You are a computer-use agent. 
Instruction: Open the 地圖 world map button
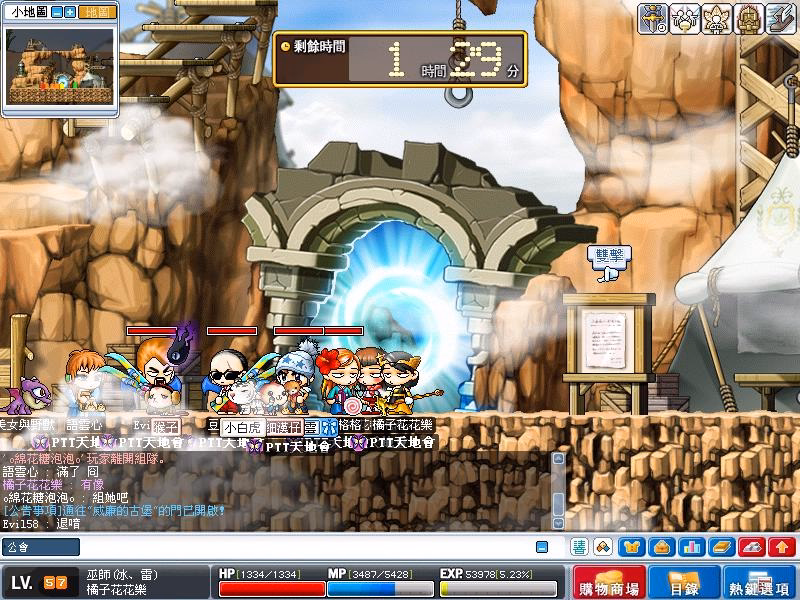pyautogui.click(x=96, y=13)
